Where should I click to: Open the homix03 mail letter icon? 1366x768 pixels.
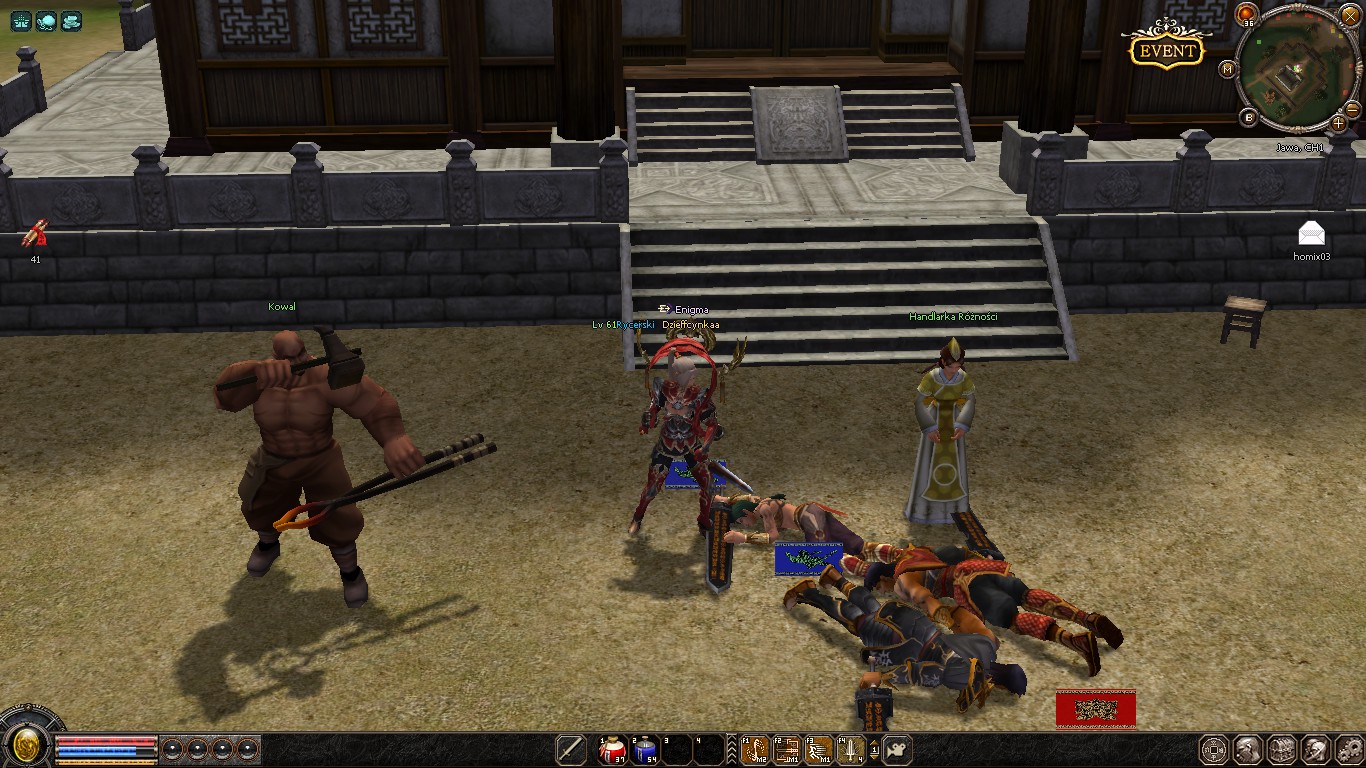pyautogui.click(x=1310, y=232)
